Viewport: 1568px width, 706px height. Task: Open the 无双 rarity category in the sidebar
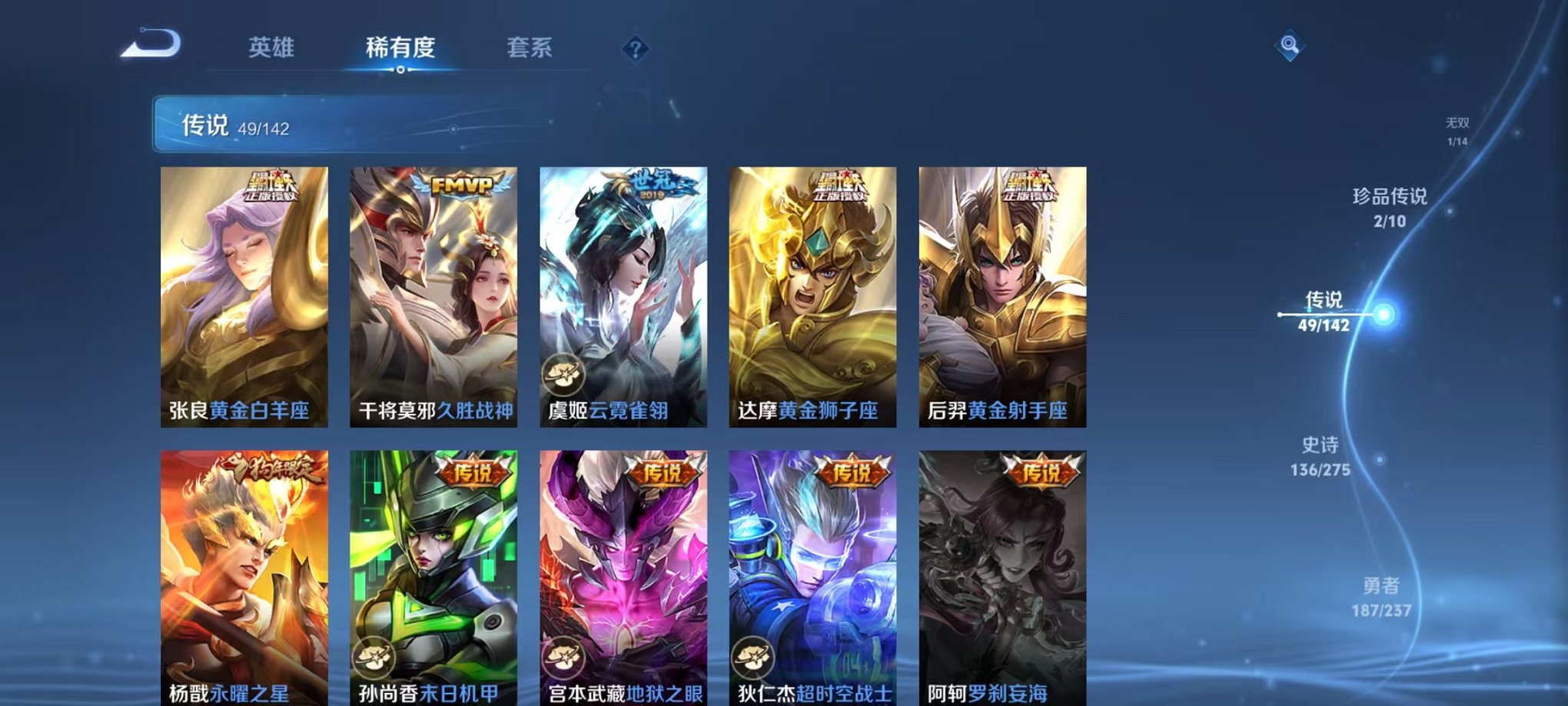coord(1459,129)
